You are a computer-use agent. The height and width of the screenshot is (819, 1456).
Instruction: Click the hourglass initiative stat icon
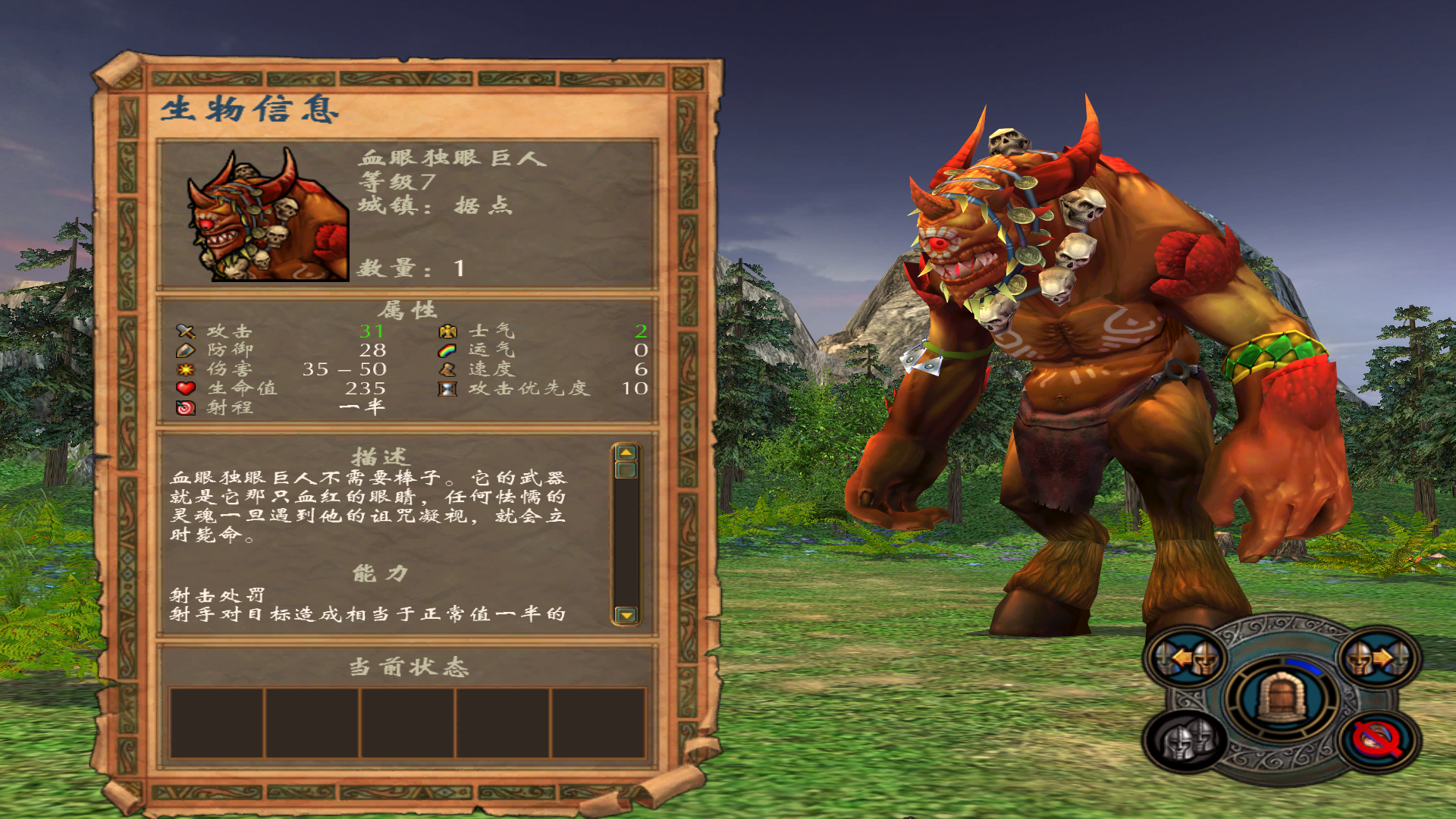(x=447, y=389)
